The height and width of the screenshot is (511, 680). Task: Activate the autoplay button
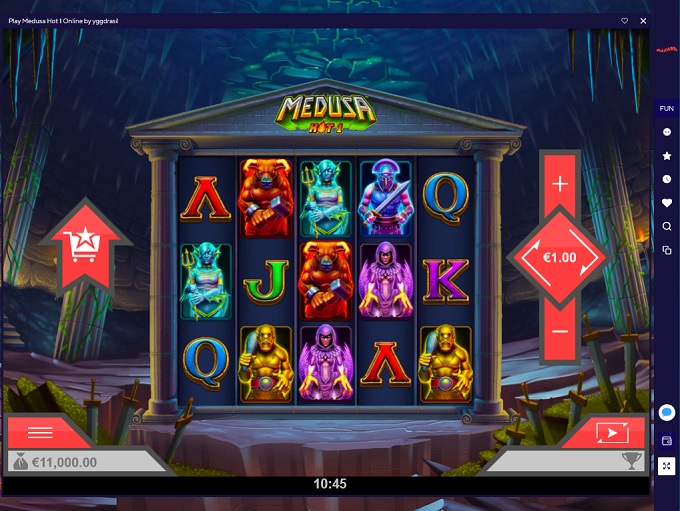click(x=609, y=432)
